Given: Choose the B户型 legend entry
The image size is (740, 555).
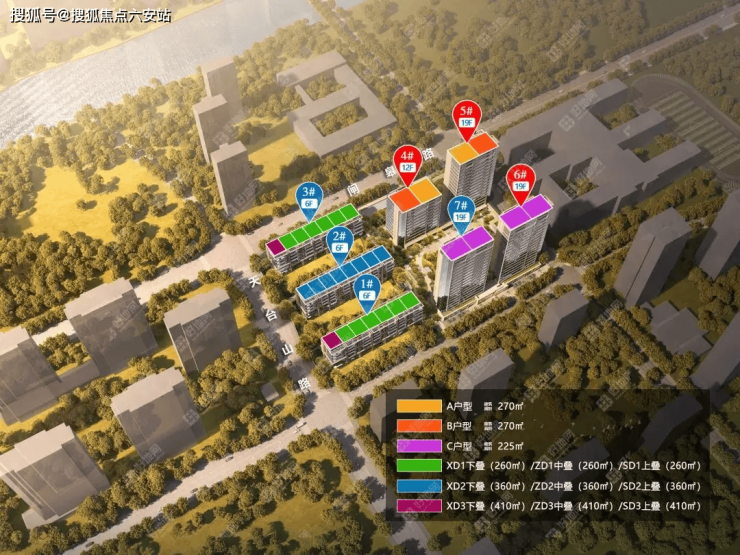Looking at the screenshot, I should 419,425.
